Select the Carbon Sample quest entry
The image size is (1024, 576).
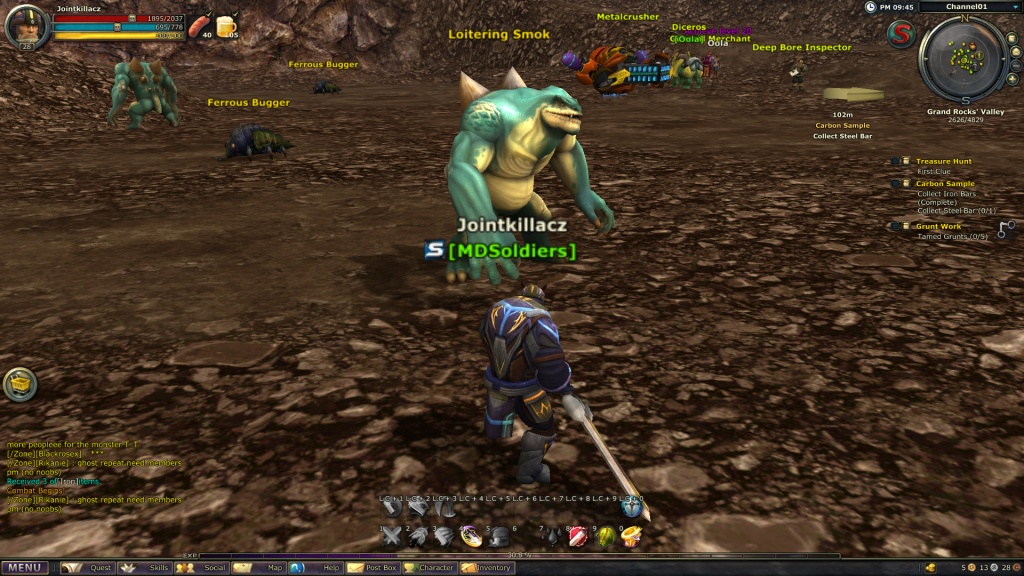(944, 184)
